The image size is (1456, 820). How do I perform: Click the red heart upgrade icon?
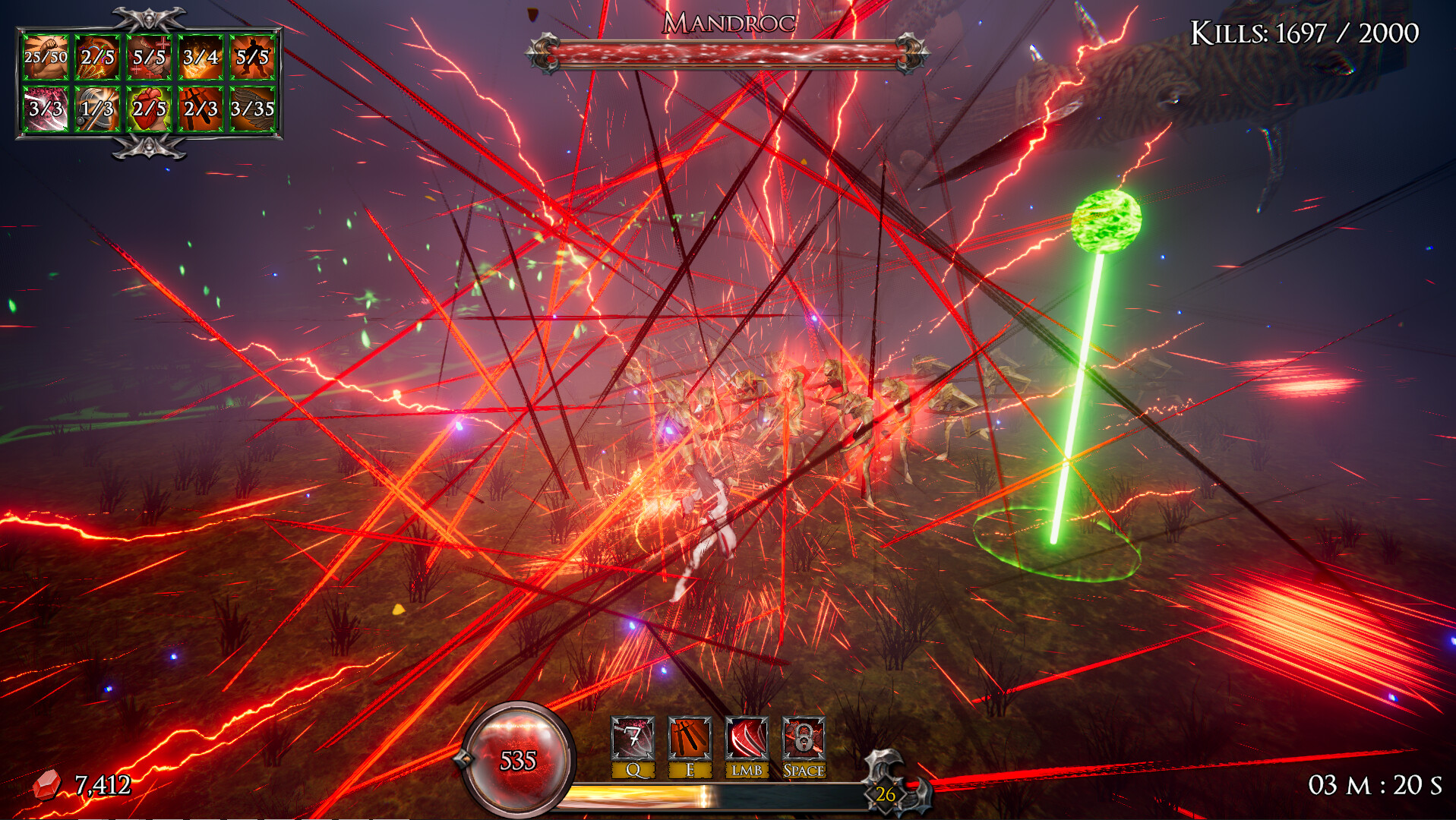(149, 109)
